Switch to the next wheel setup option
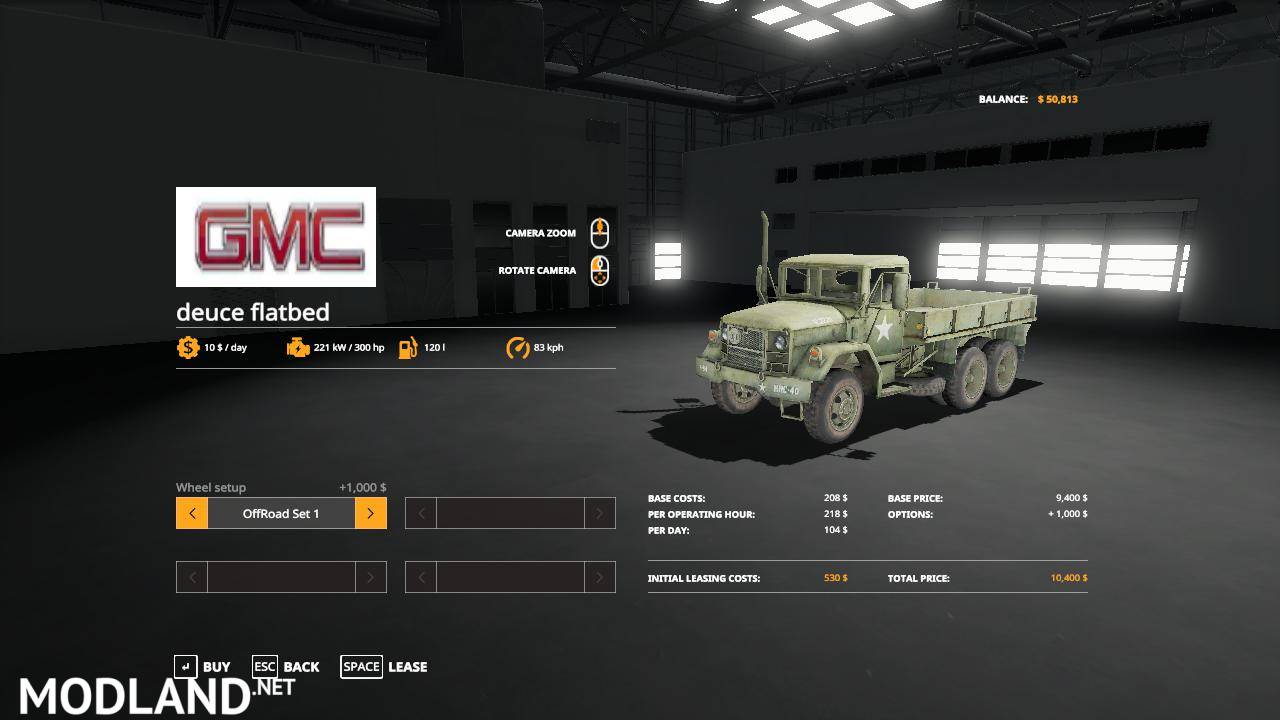This screenshot has height=720, width=1280. tap(369, 512)
